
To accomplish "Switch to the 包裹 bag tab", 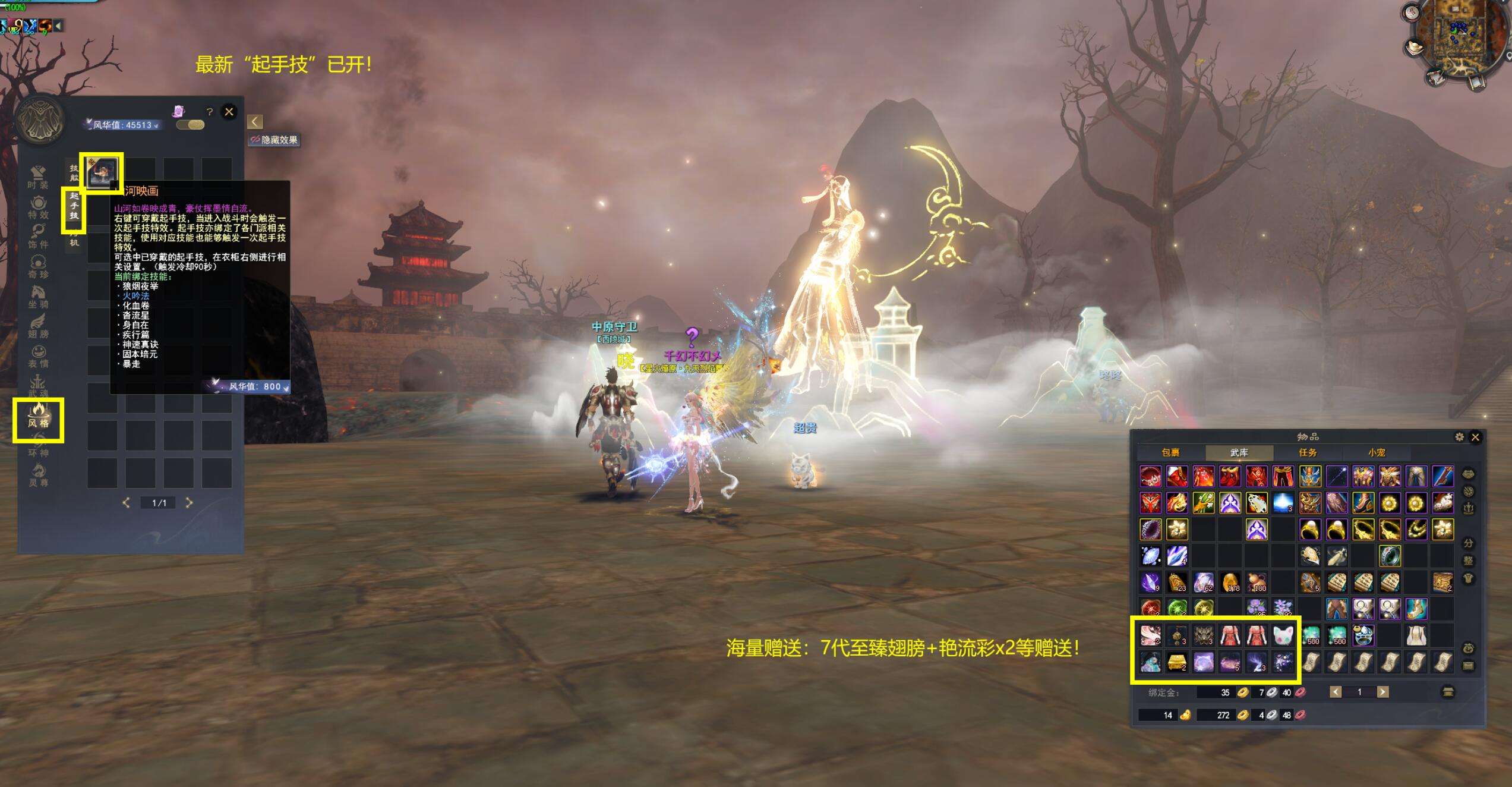I will 1170,453.
